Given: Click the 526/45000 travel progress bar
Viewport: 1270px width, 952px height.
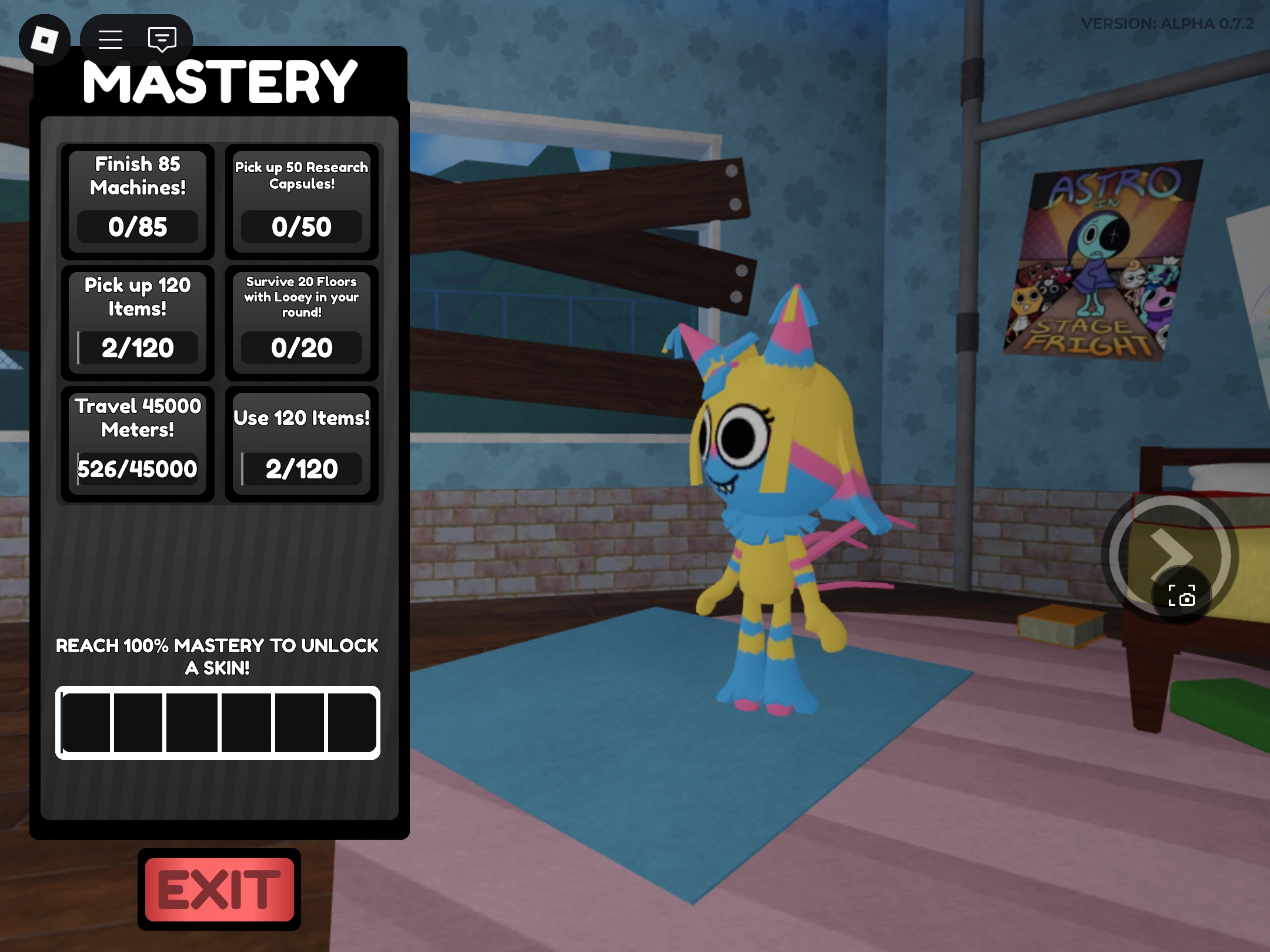Looking at the screenshot, I should click(137, 469).
